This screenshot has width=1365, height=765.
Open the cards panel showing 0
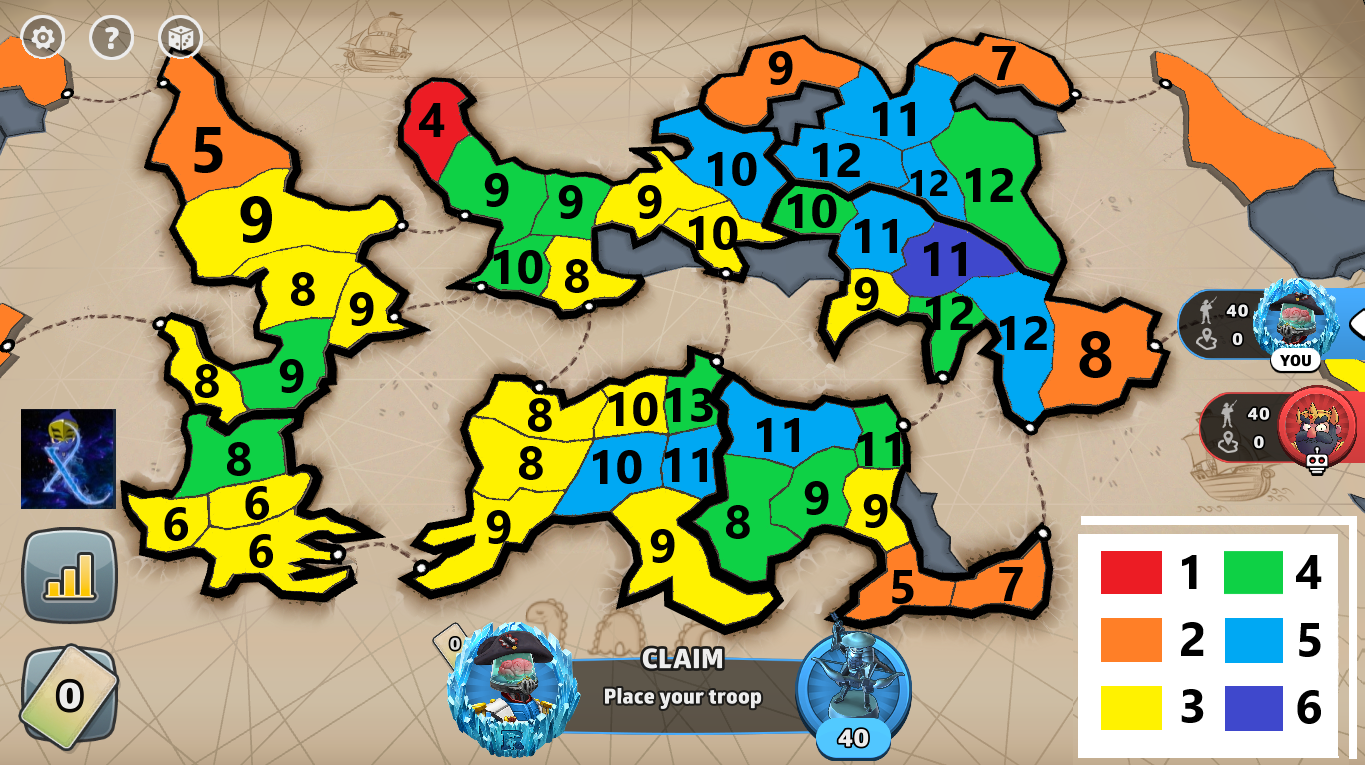(x=70, y=694)
